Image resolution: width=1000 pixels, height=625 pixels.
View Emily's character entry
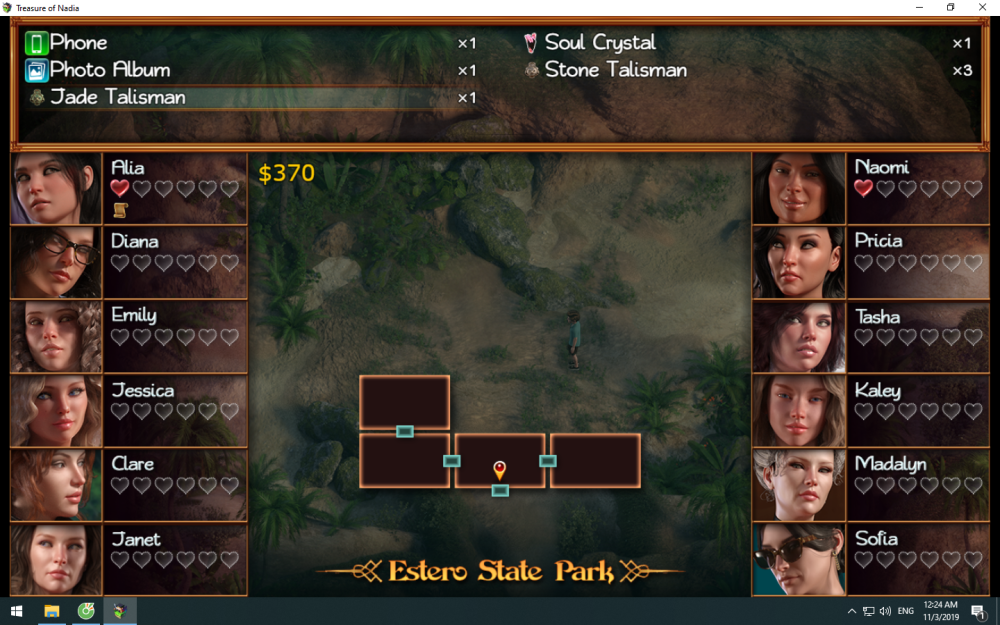click(56, 336)
